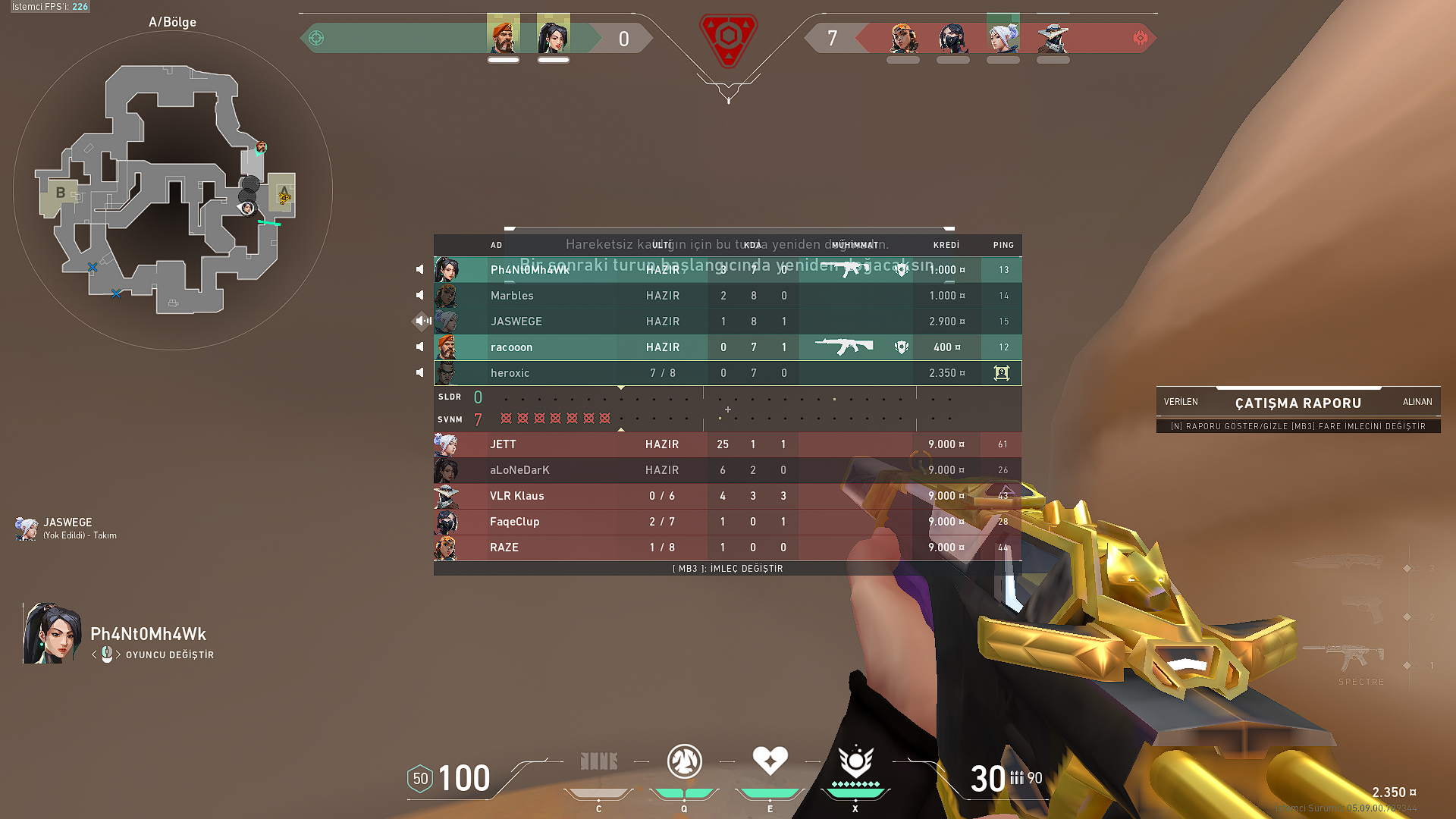Activate the healing heart ability
Viewport: 1456px width, 819px height.
pos(770,761)
